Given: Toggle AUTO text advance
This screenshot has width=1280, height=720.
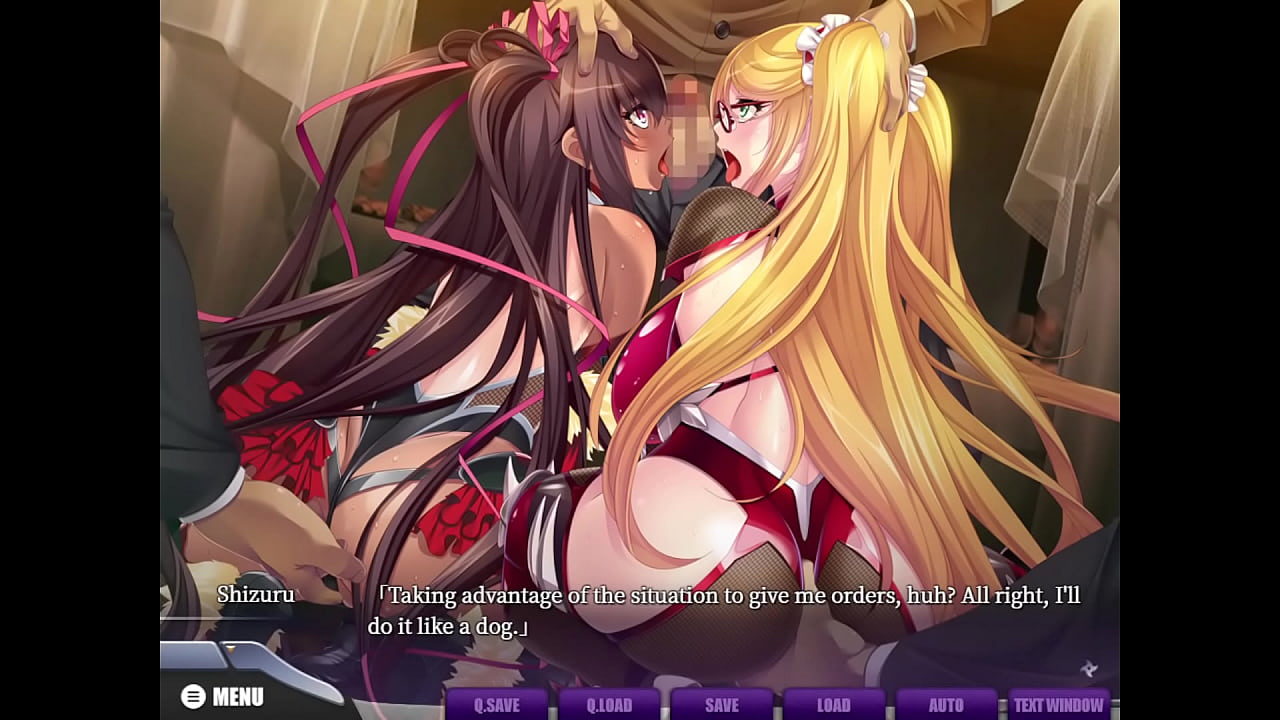Looking at the screenshot, I should [x=946, y=704].
